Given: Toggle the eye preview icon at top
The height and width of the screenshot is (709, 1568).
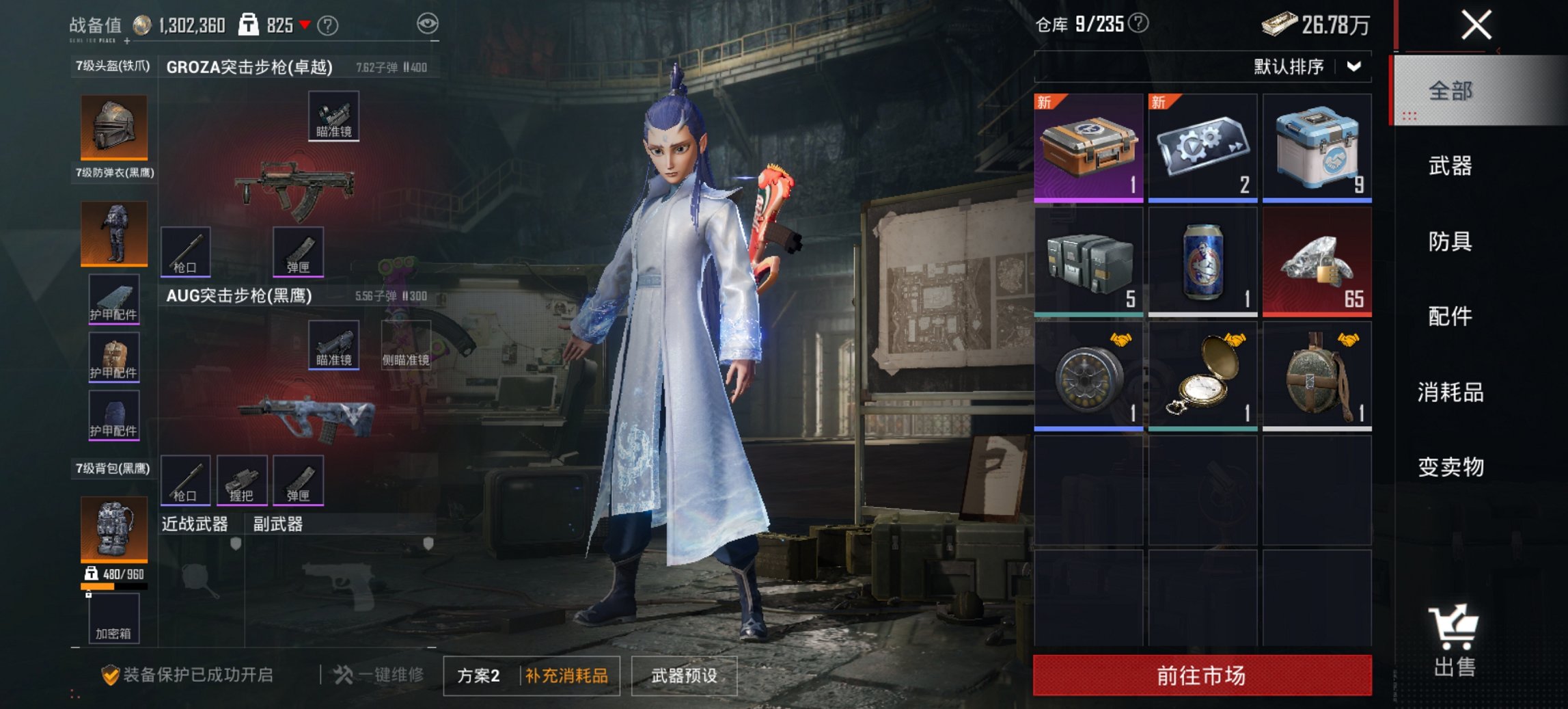Looking at the screenshot, I should 427,23.
